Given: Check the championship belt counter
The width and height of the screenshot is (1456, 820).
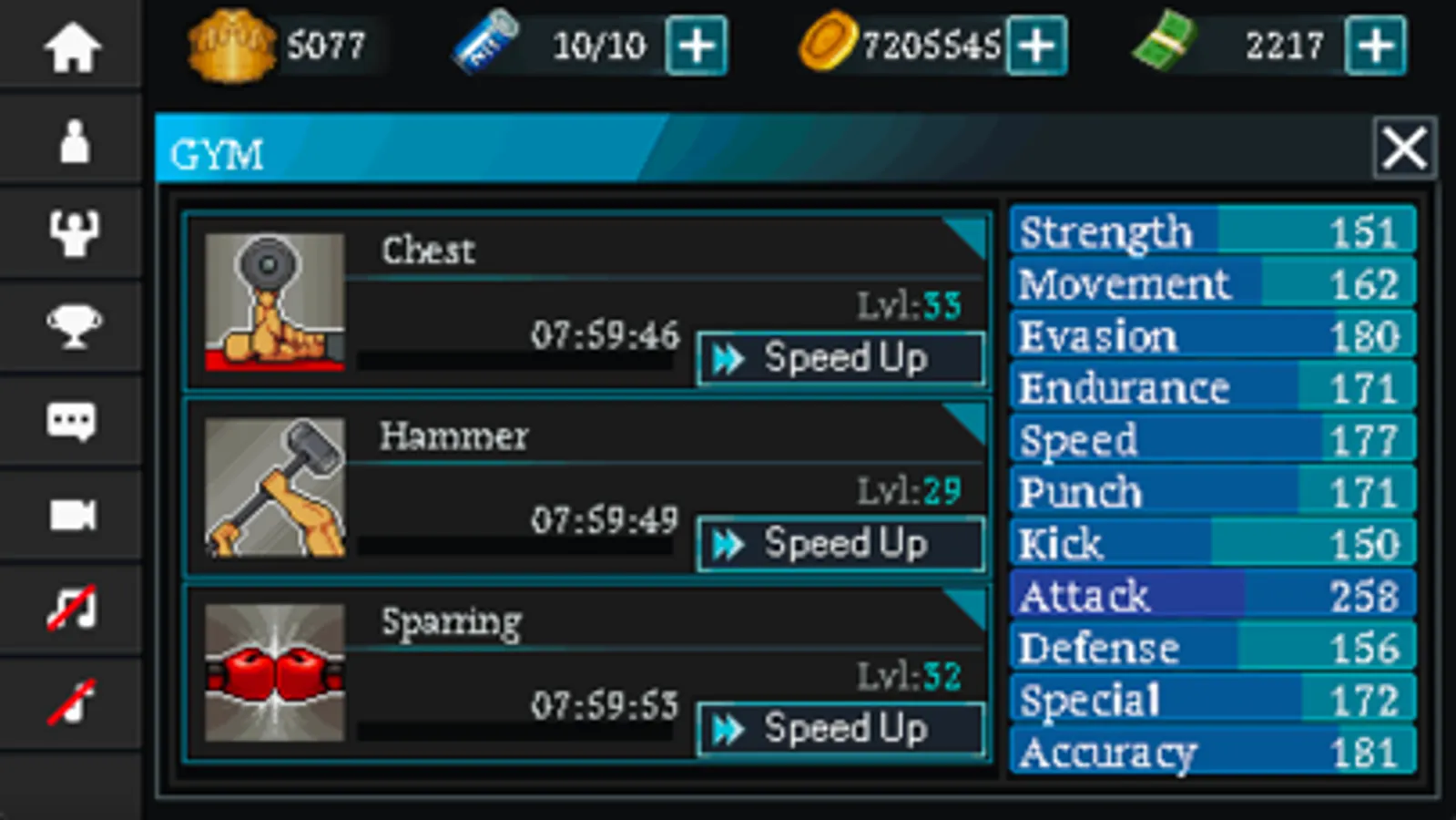Looking at the screenshot, I should (278, 45).
